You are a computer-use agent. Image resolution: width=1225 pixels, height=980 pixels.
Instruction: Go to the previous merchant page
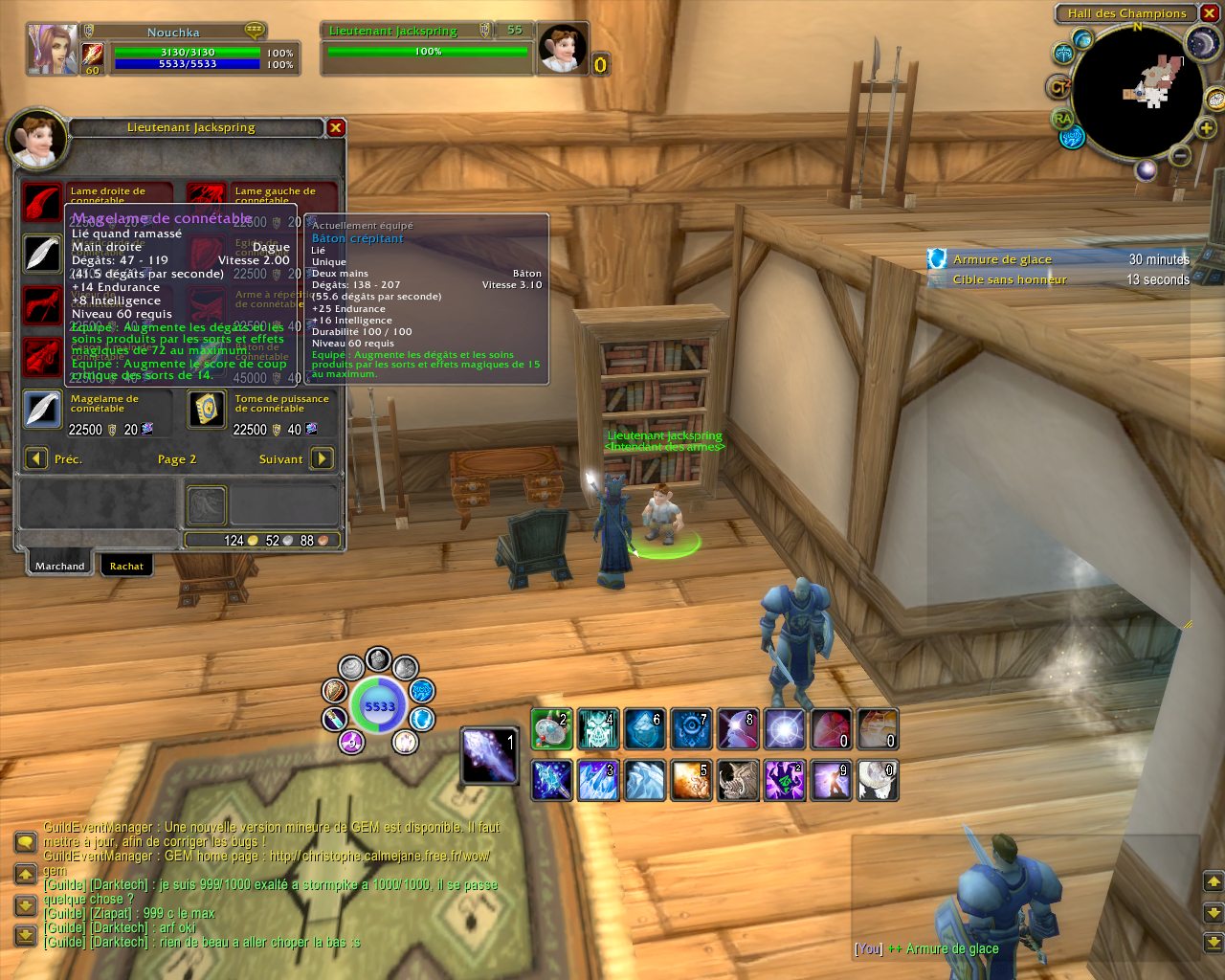pos(35,458)
